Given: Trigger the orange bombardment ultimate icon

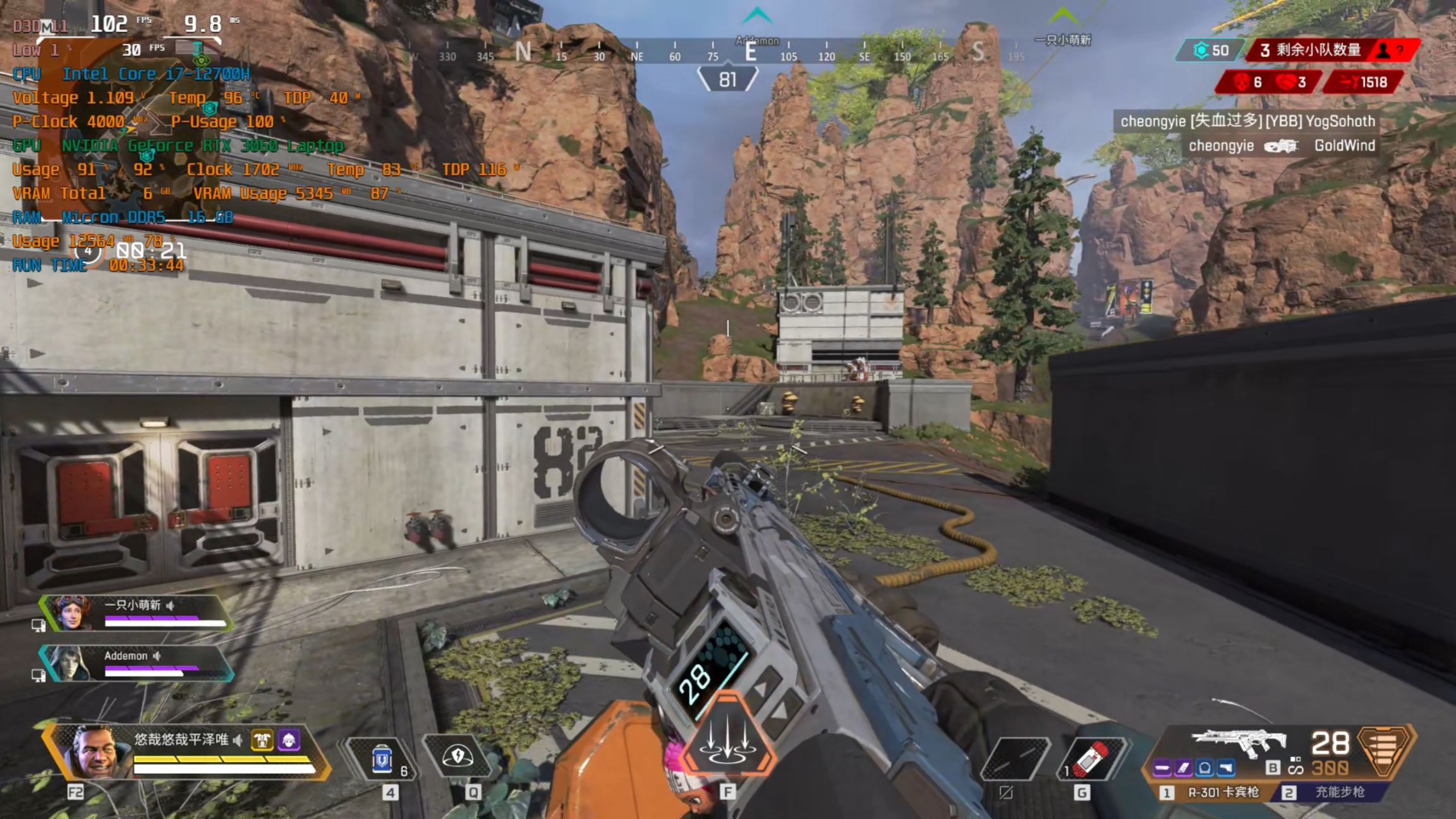Looking at the screenshot, I should pos(728,736).
